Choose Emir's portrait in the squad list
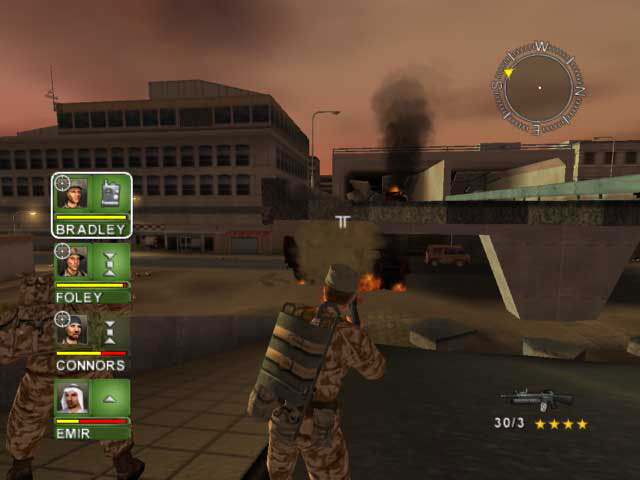Image resolution: width=640 pixels, height=480 pixels. [x=73, y=398]
